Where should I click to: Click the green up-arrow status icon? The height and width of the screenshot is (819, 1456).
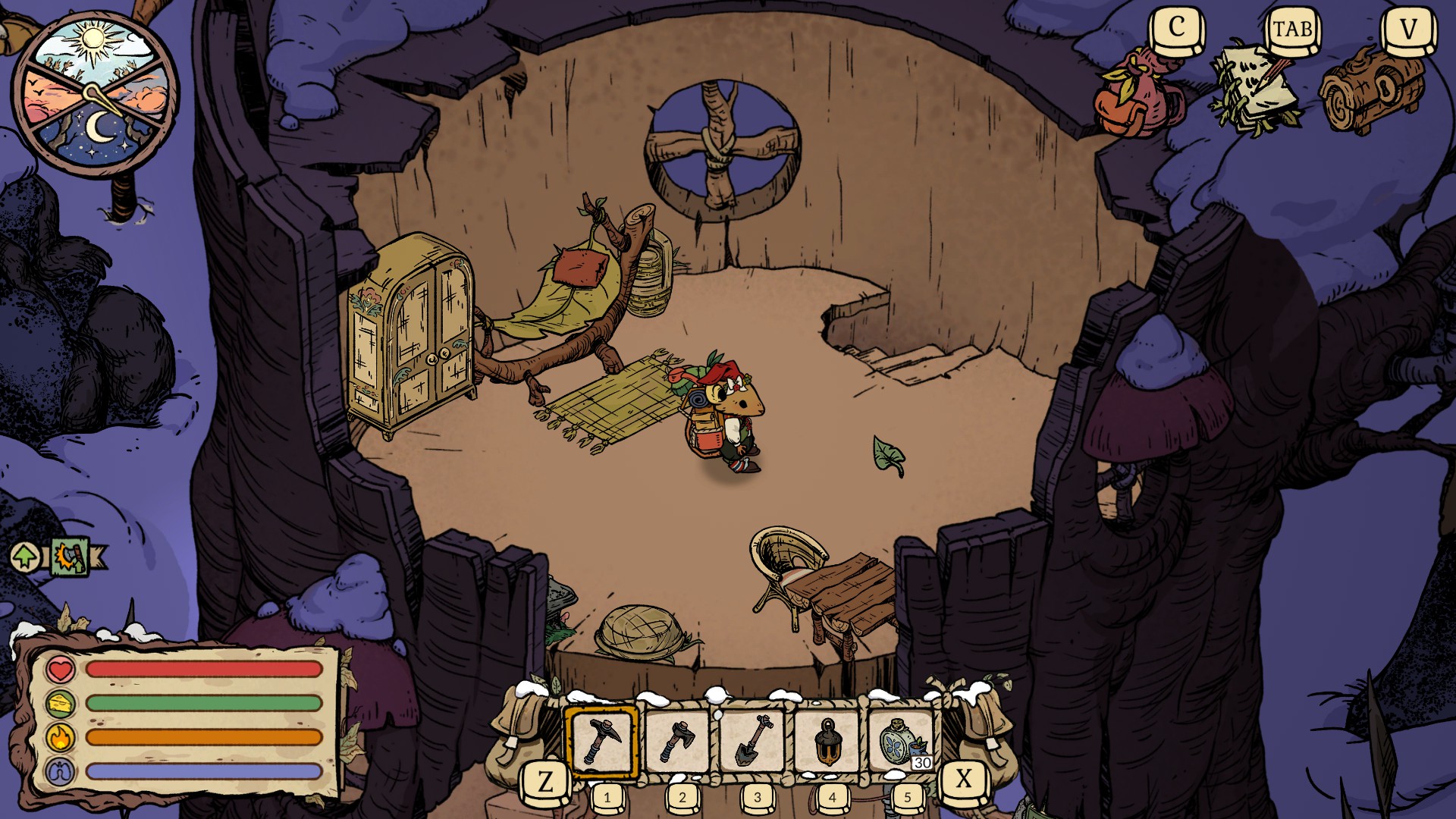pyautogui.click(x=26, y=557)
